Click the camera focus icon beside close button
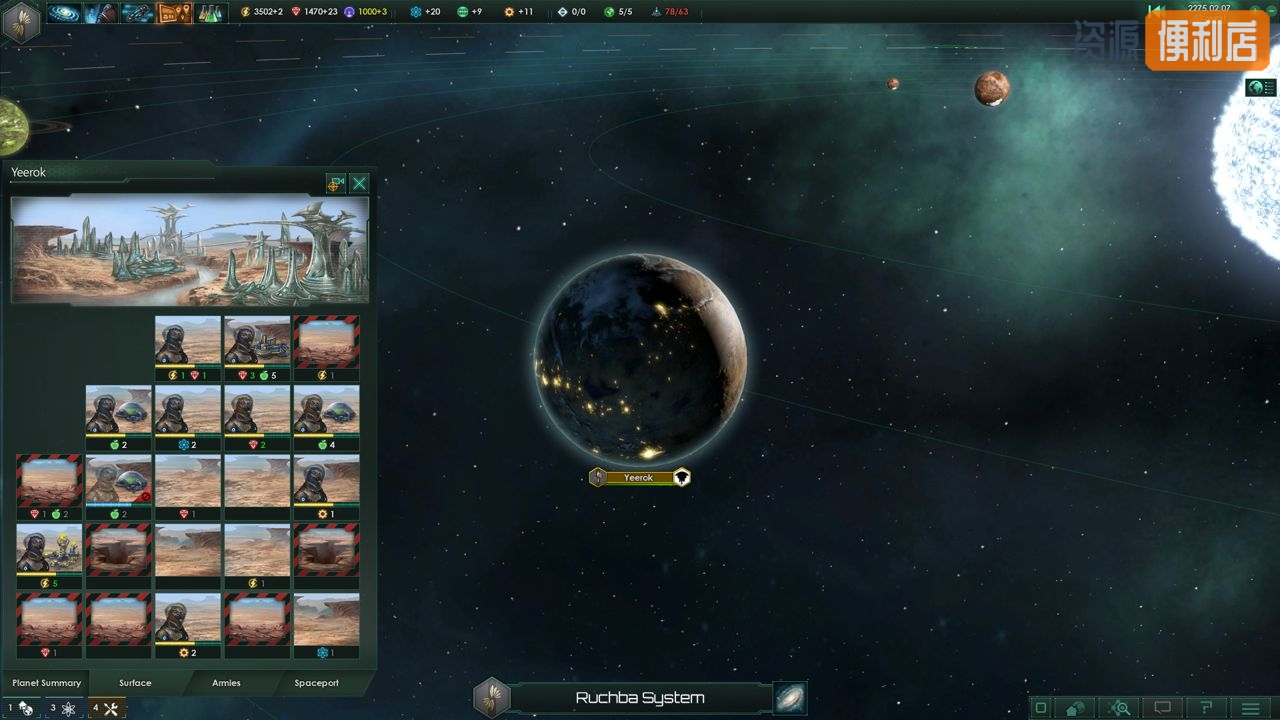Image resolution: width=1280 pixels, height=720 pixels. 335,183
